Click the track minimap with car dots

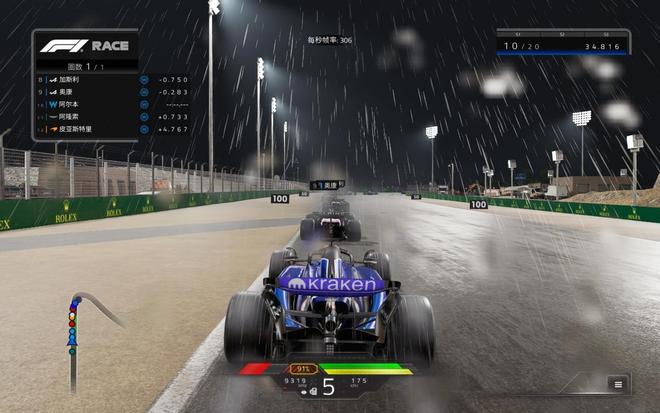coord(82,331)
